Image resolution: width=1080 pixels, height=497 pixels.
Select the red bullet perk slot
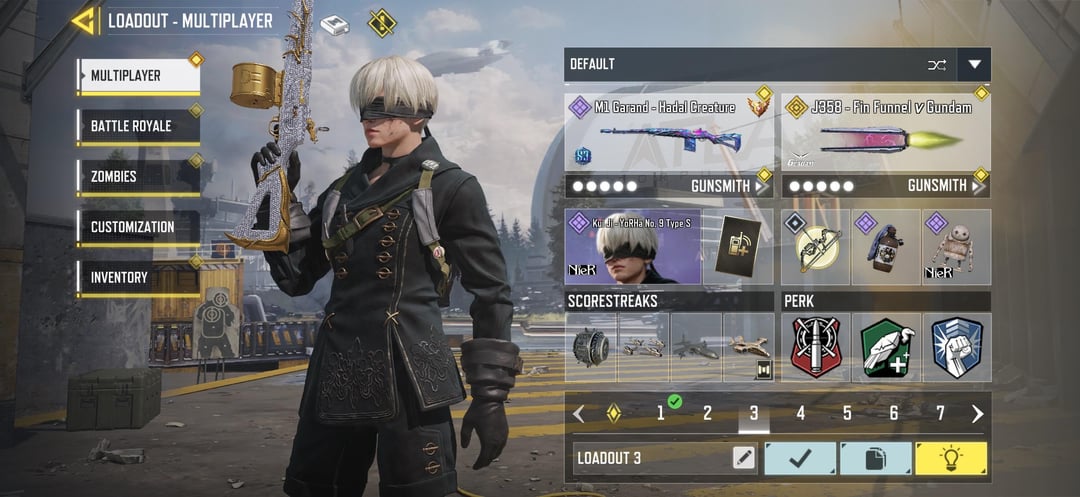(816, 347)
